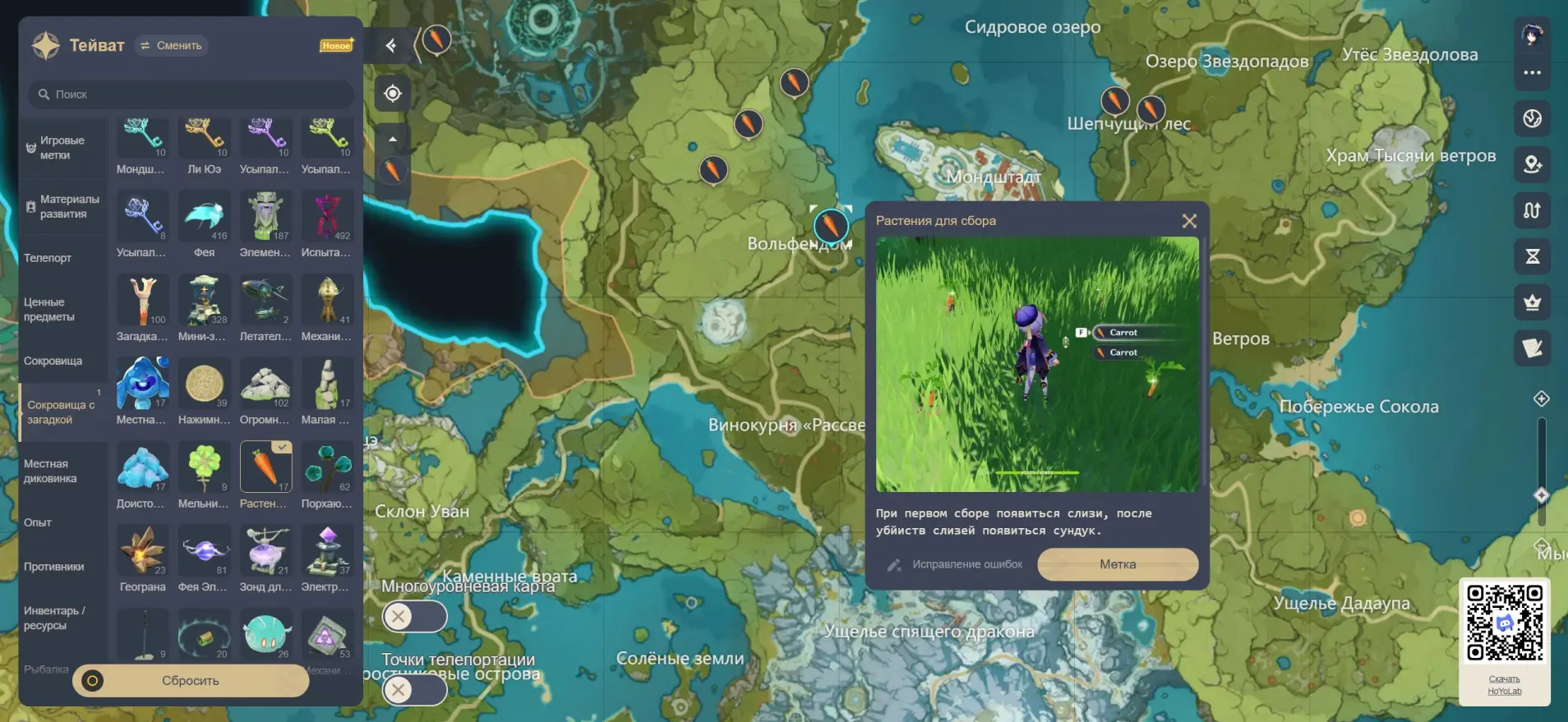Open the three-dots more options menu

point(1532,72)
